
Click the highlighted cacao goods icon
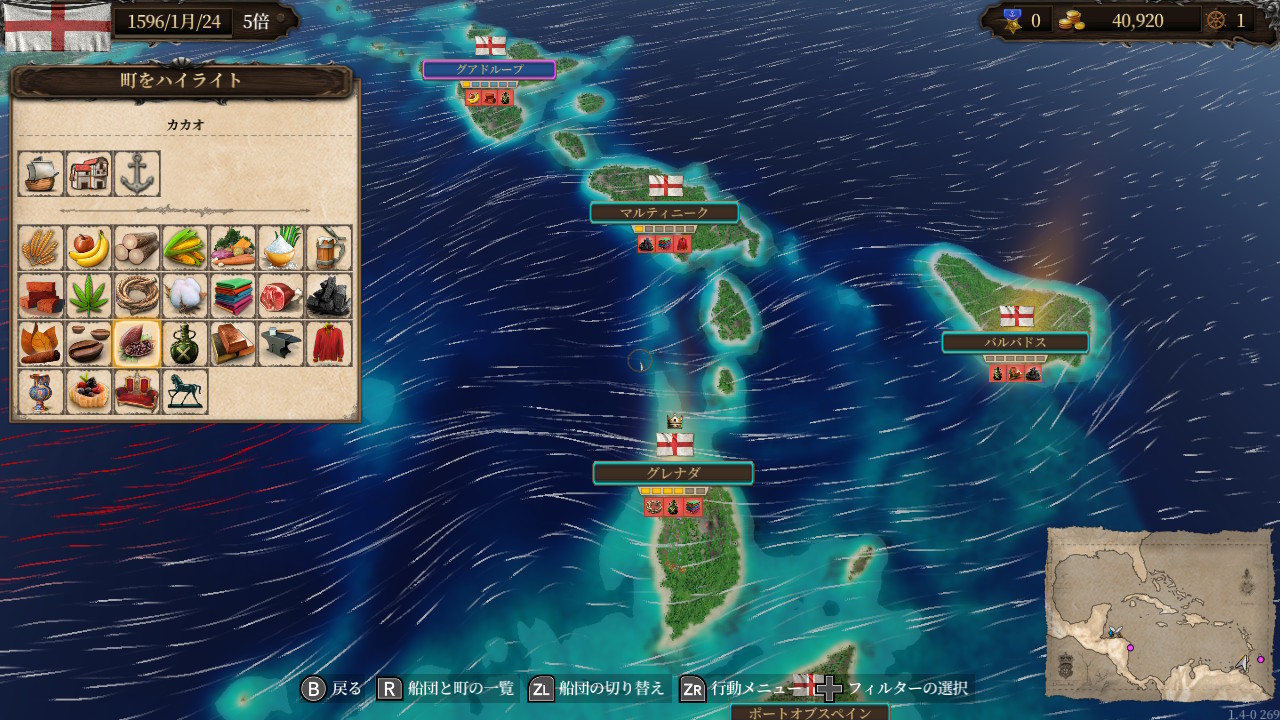137,343
